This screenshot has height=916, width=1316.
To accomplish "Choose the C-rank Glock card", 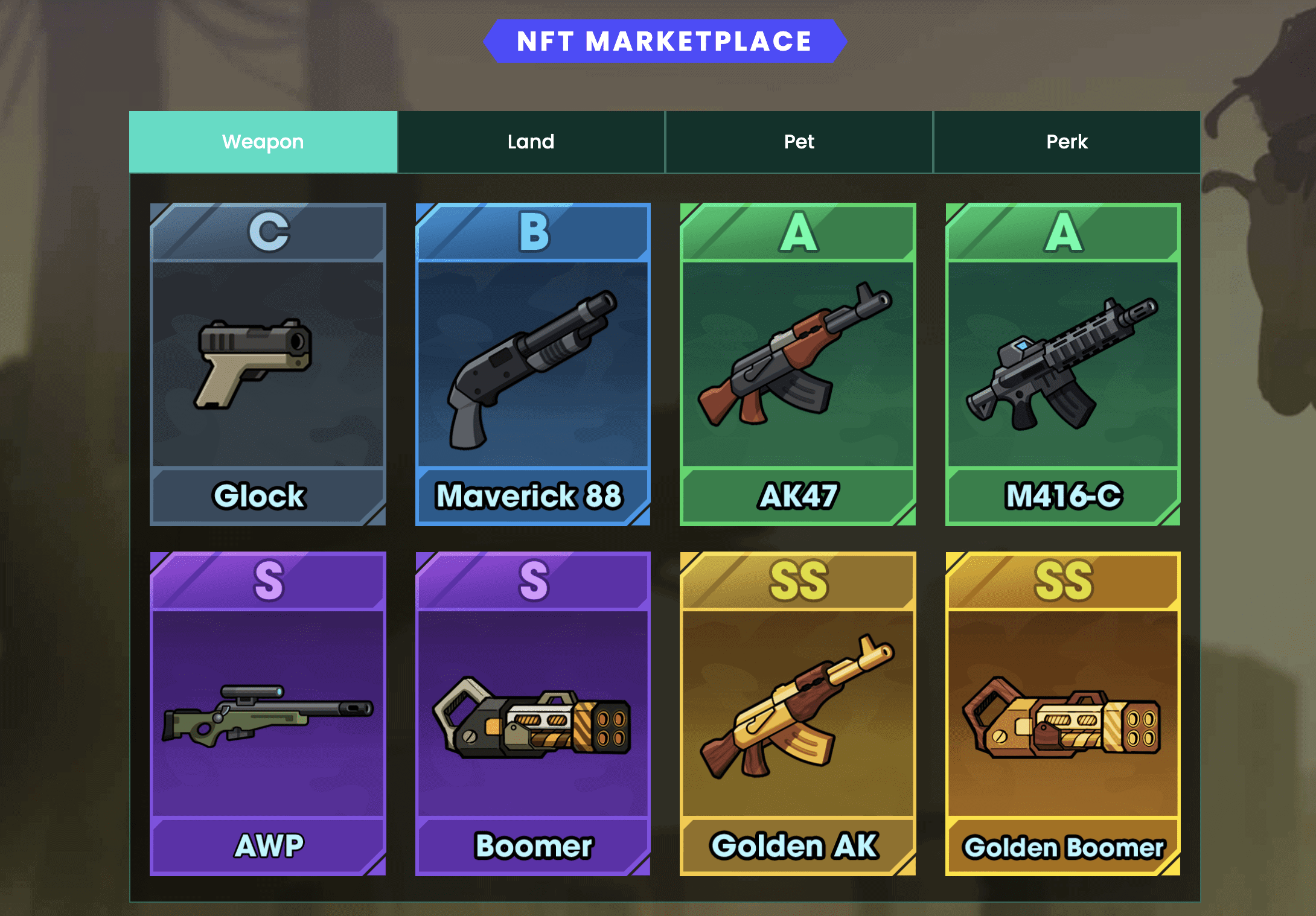I will pos(267,364).
